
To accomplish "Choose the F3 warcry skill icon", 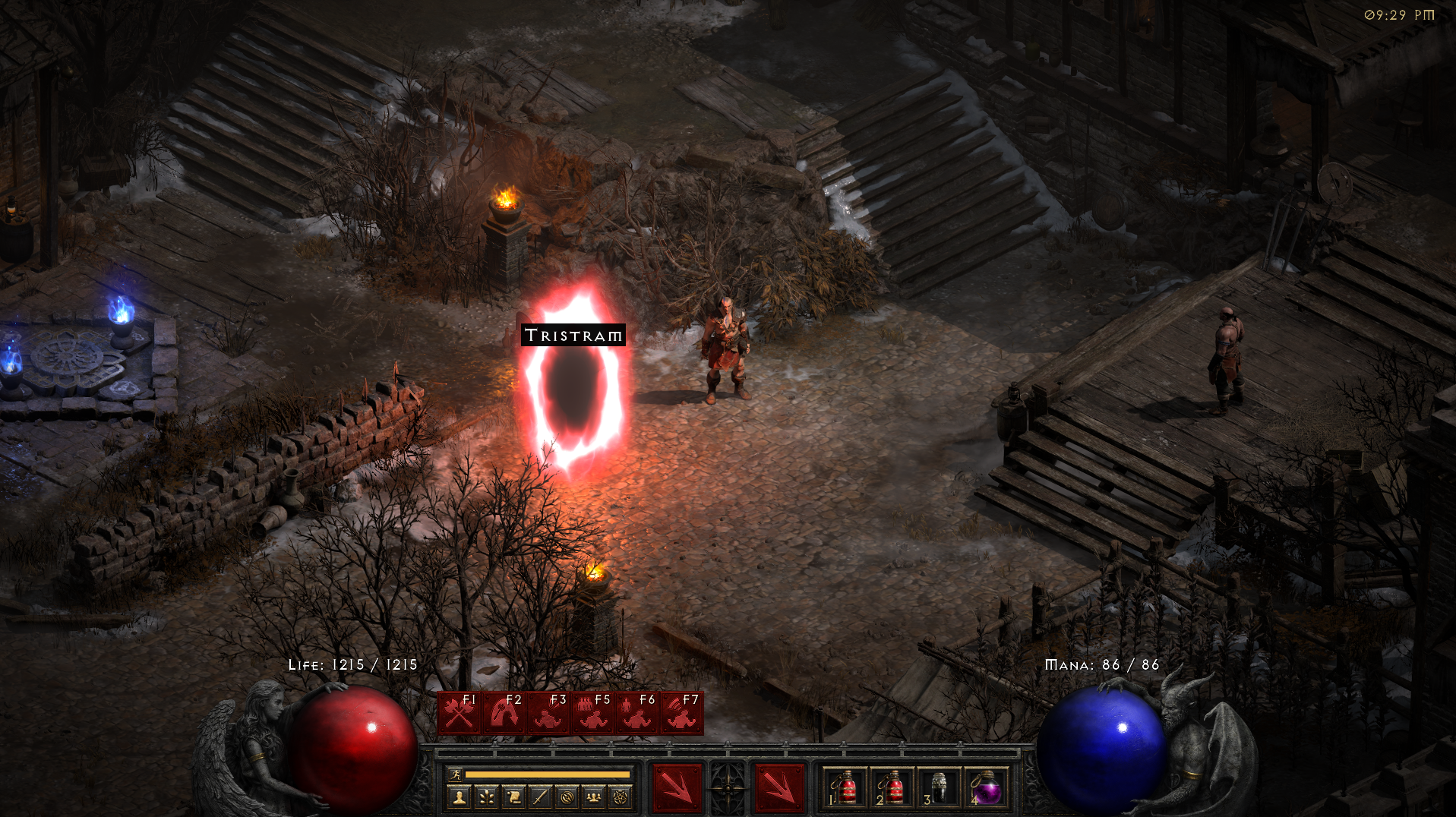I will point(548,713).
